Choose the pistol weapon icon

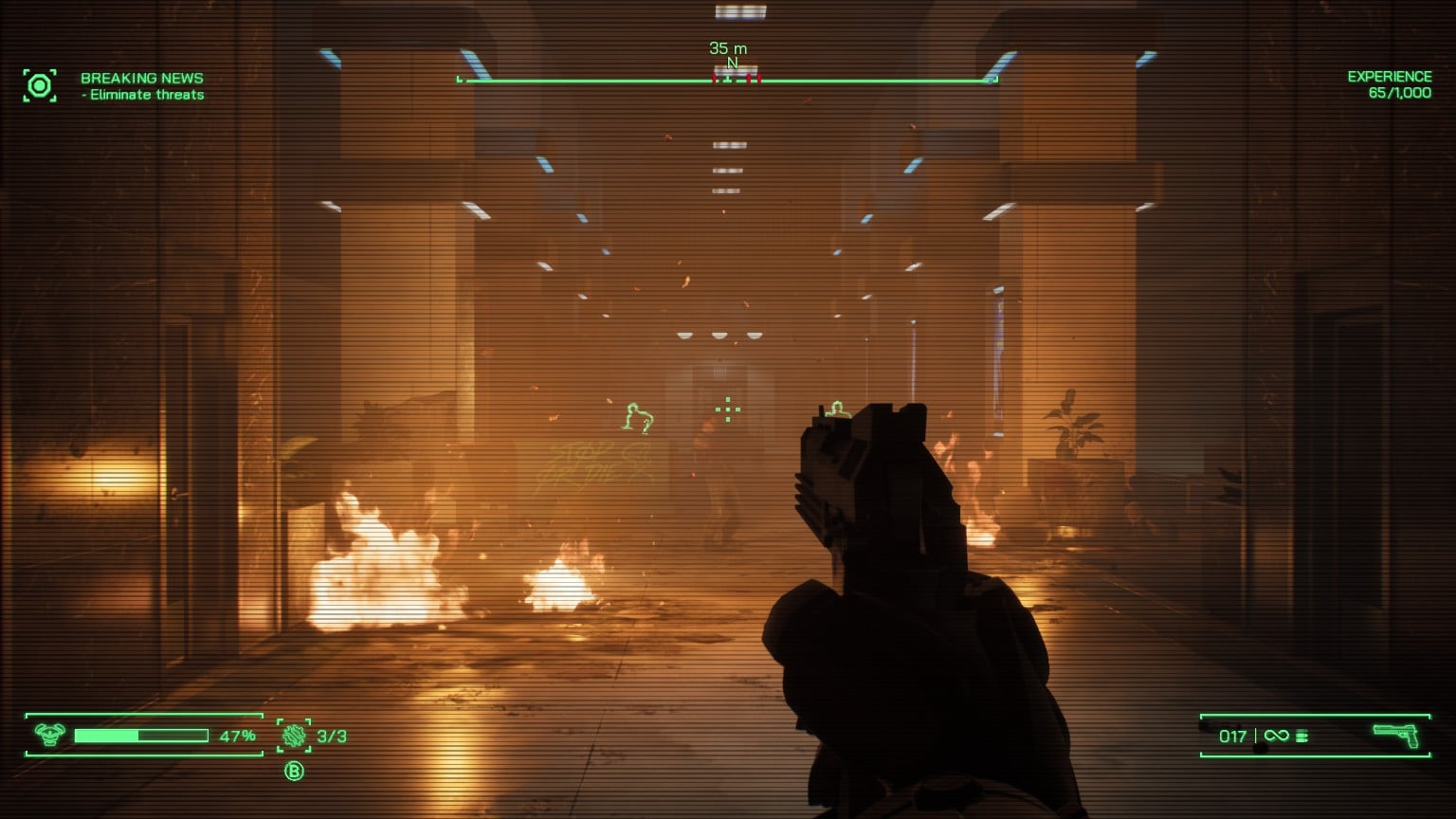[1395, 736]
